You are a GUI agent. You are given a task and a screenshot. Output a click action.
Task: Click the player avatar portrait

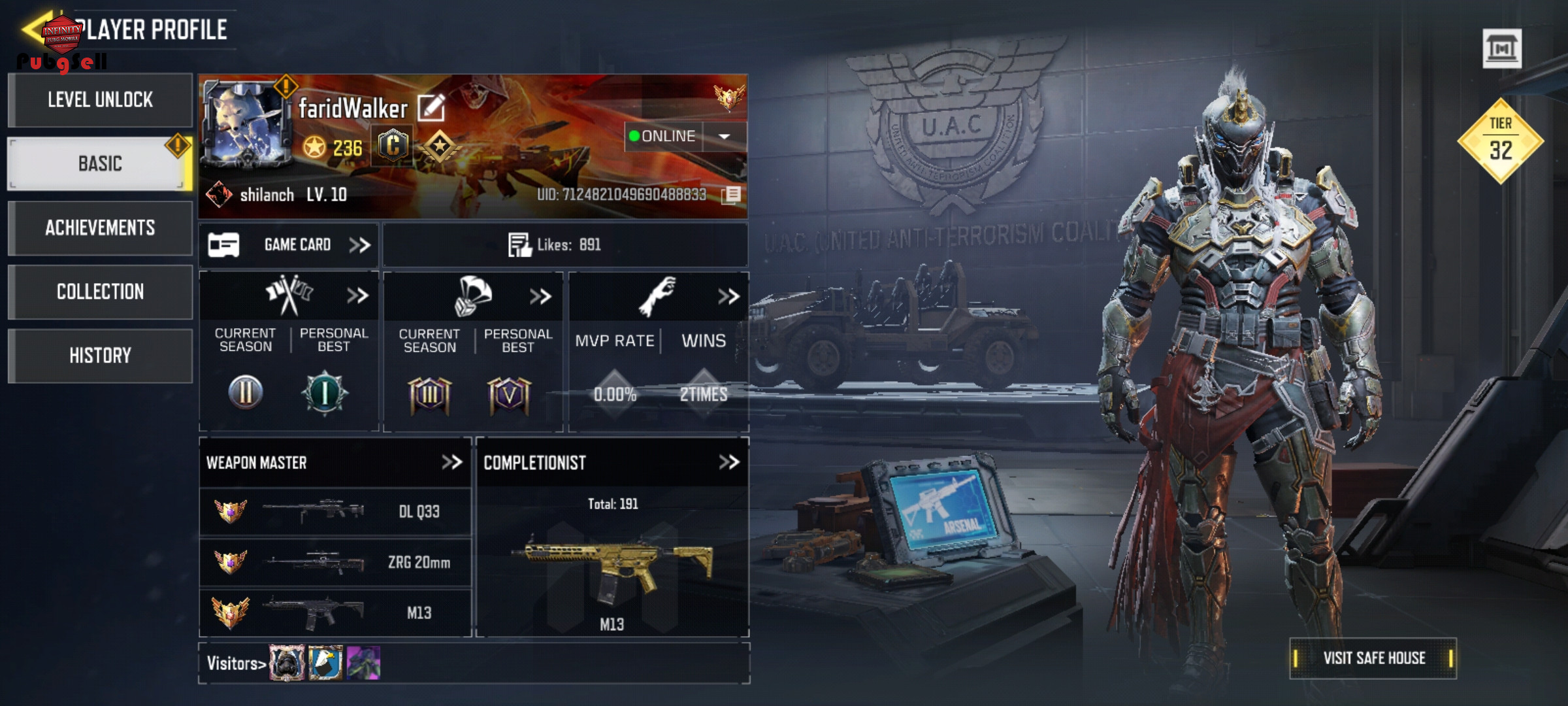[x=246, y=124]
